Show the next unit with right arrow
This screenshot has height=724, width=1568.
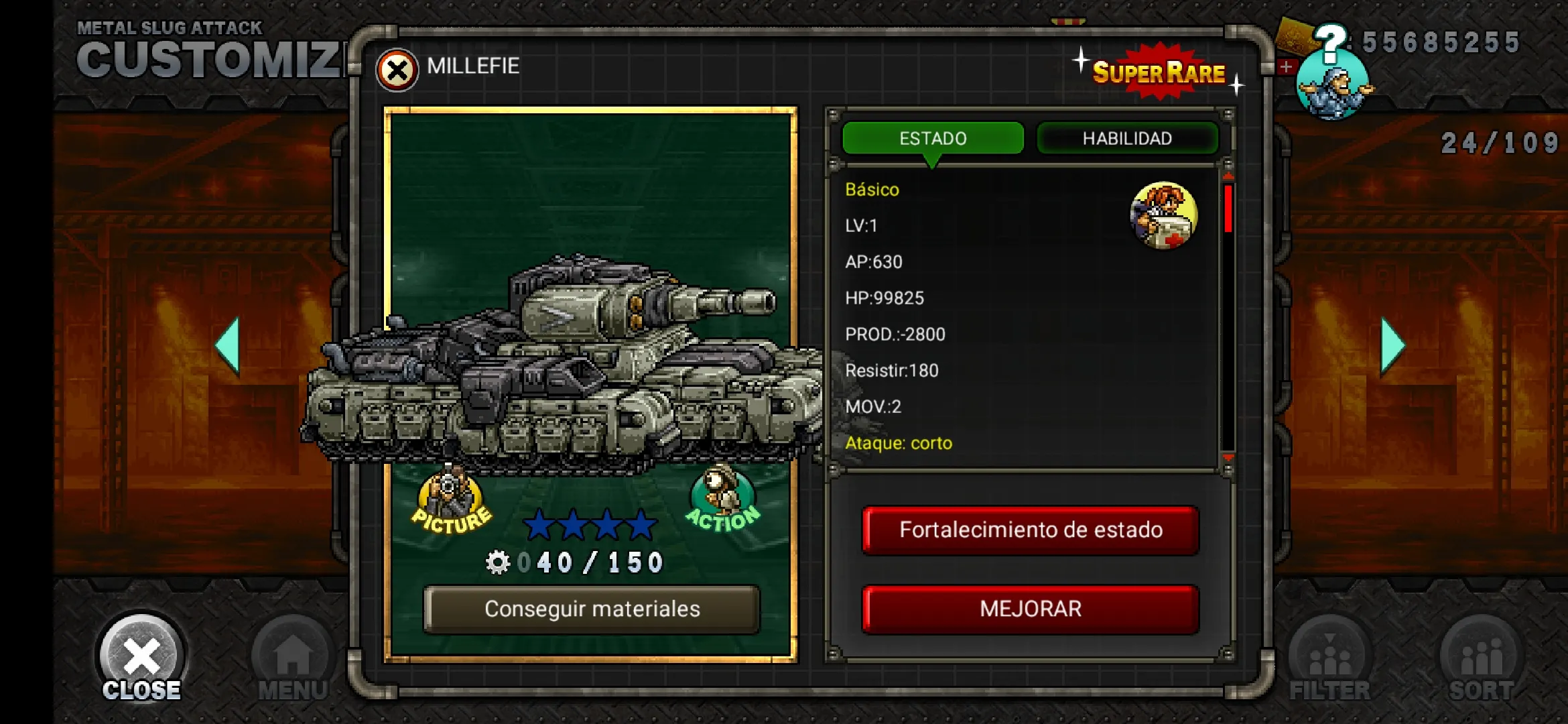[x=1392, y=345]
